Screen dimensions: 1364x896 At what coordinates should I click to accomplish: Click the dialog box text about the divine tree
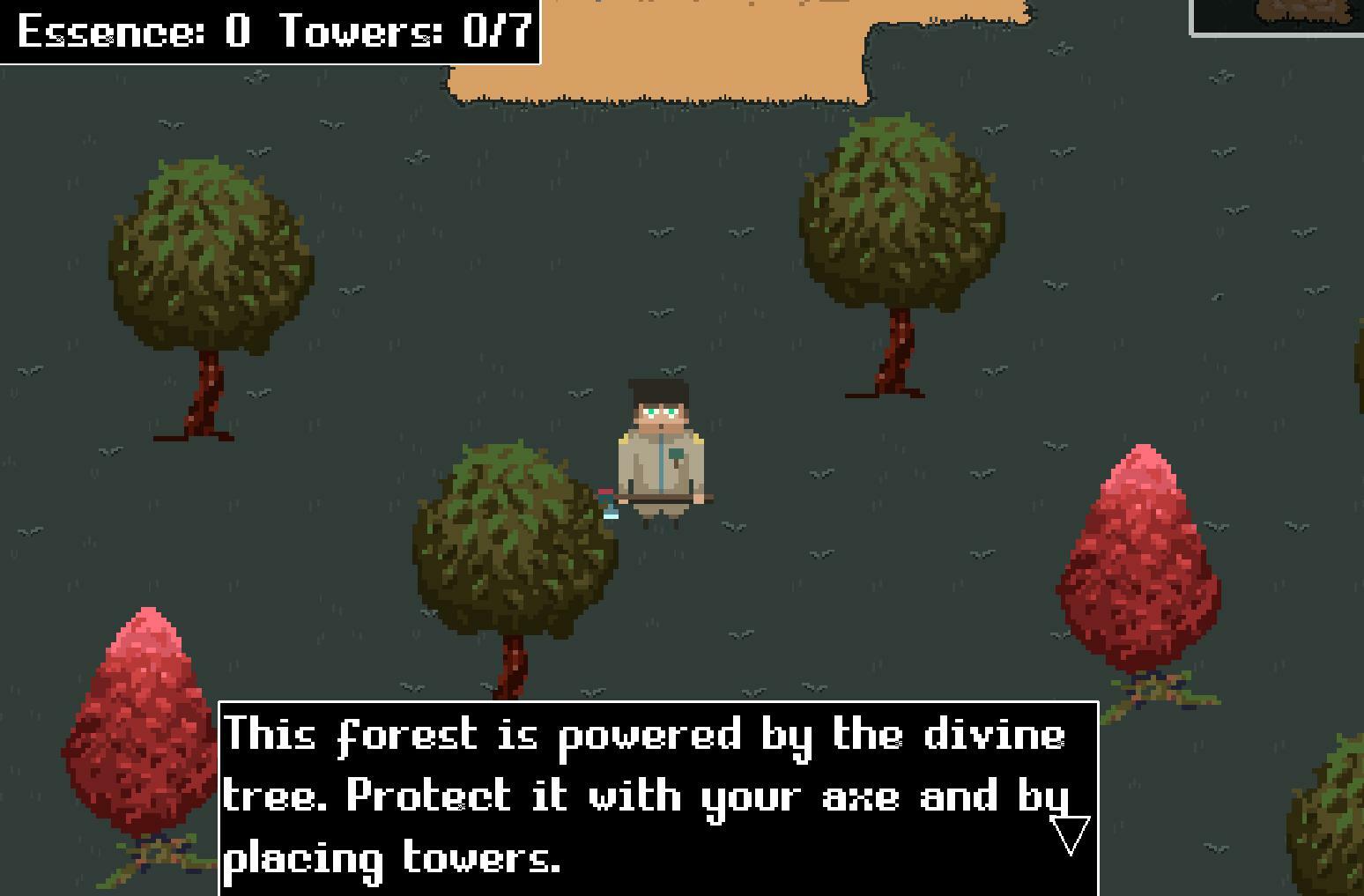[617, 793]
